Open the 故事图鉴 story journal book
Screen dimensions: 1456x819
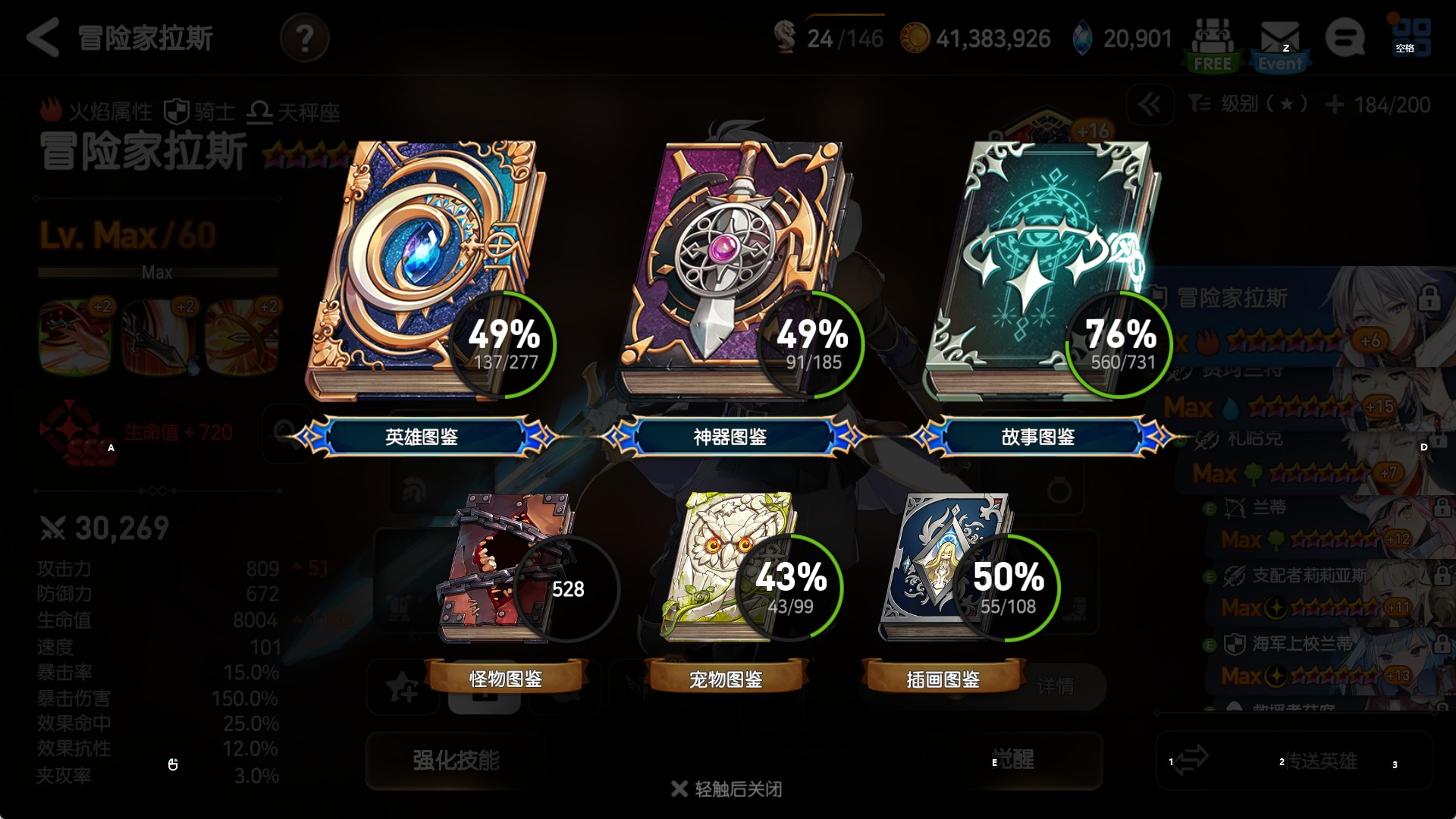click(1039, 273)
